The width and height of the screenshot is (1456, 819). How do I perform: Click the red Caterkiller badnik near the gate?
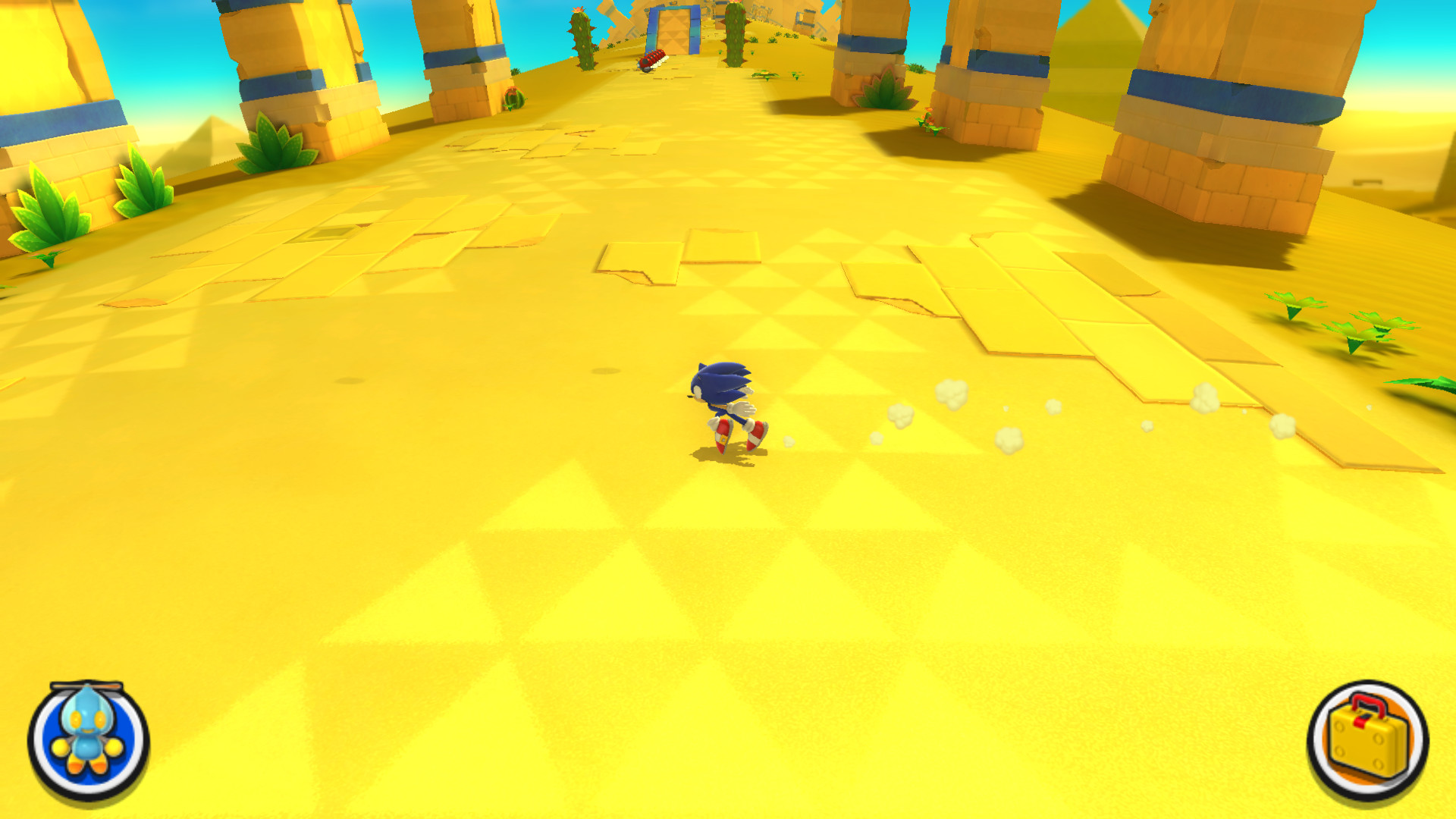point(651,58)
